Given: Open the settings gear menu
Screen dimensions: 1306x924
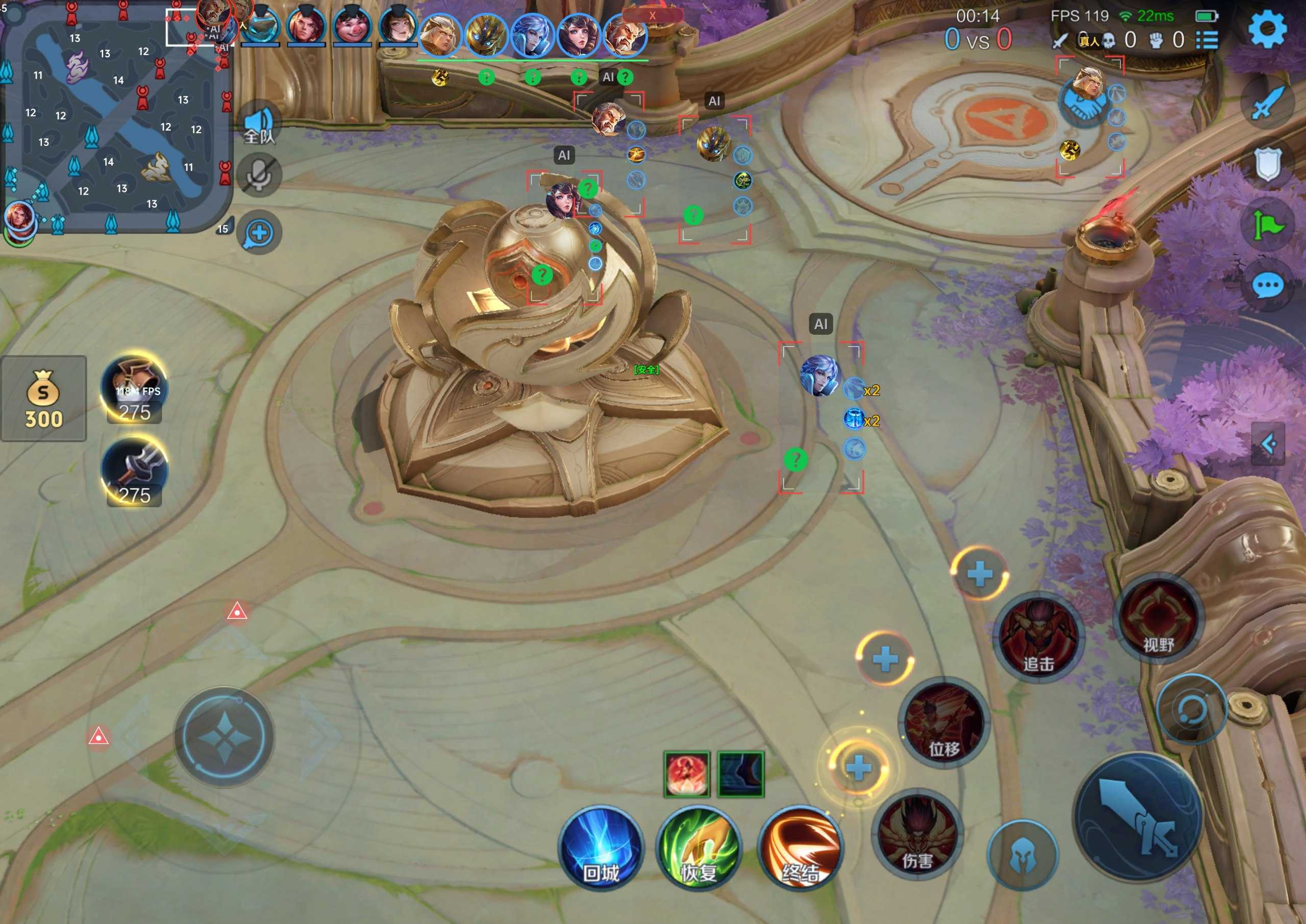Looking at the screenshot, I should [1267, 30].
